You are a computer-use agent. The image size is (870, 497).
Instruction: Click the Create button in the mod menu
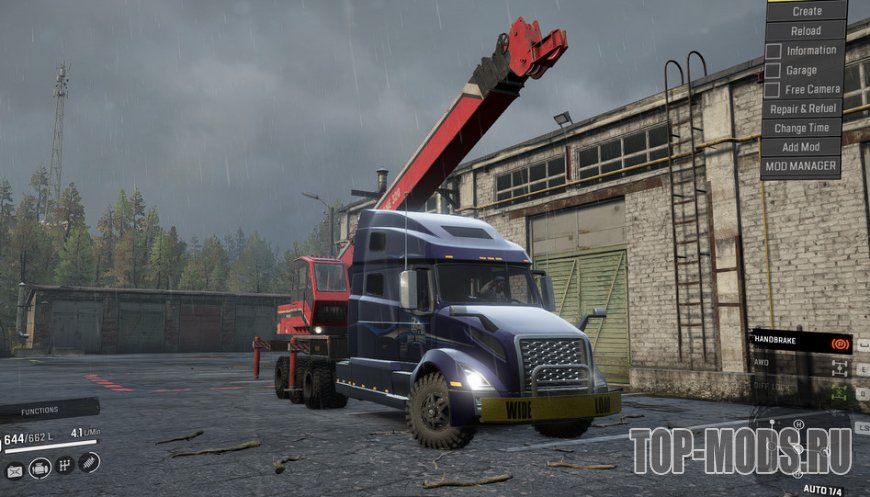[806, 11]
